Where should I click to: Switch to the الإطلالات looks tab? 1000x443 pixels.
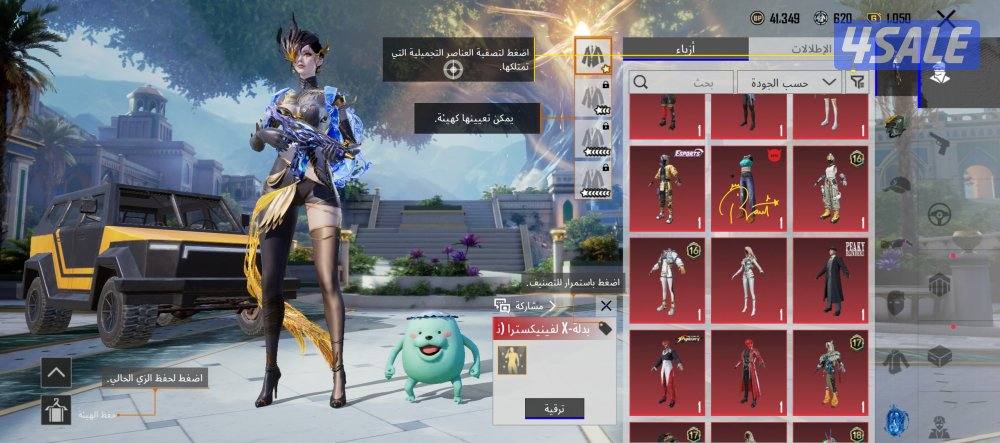point(810,48)
